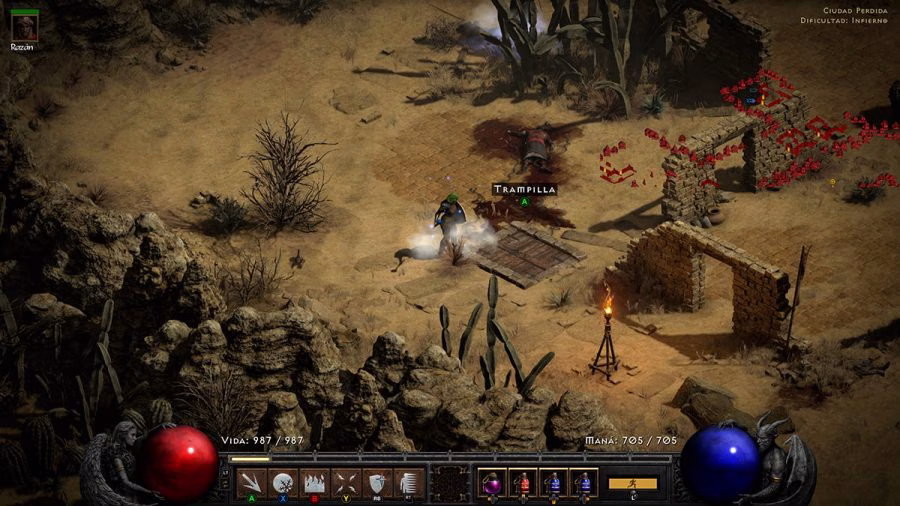
Task: Use the wall of flames skill
Action: point(314,483)
